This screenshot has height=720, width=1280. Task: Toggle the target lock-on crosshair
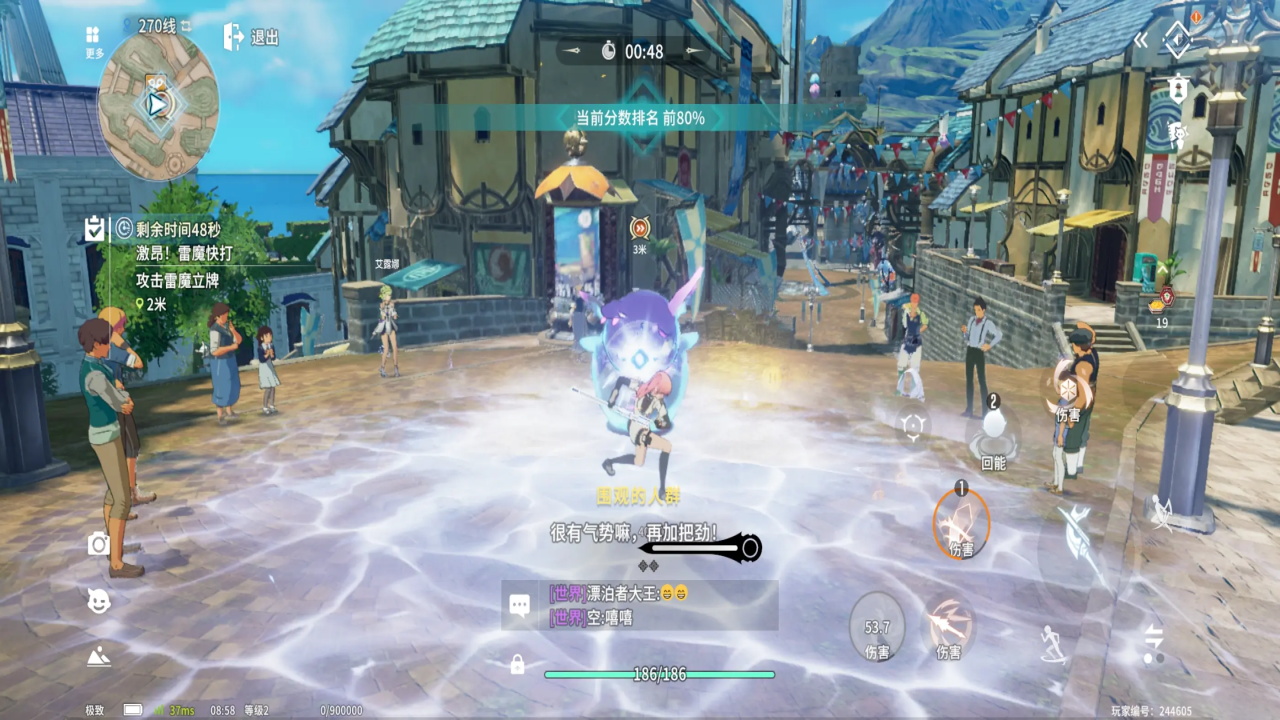(912, 425)
